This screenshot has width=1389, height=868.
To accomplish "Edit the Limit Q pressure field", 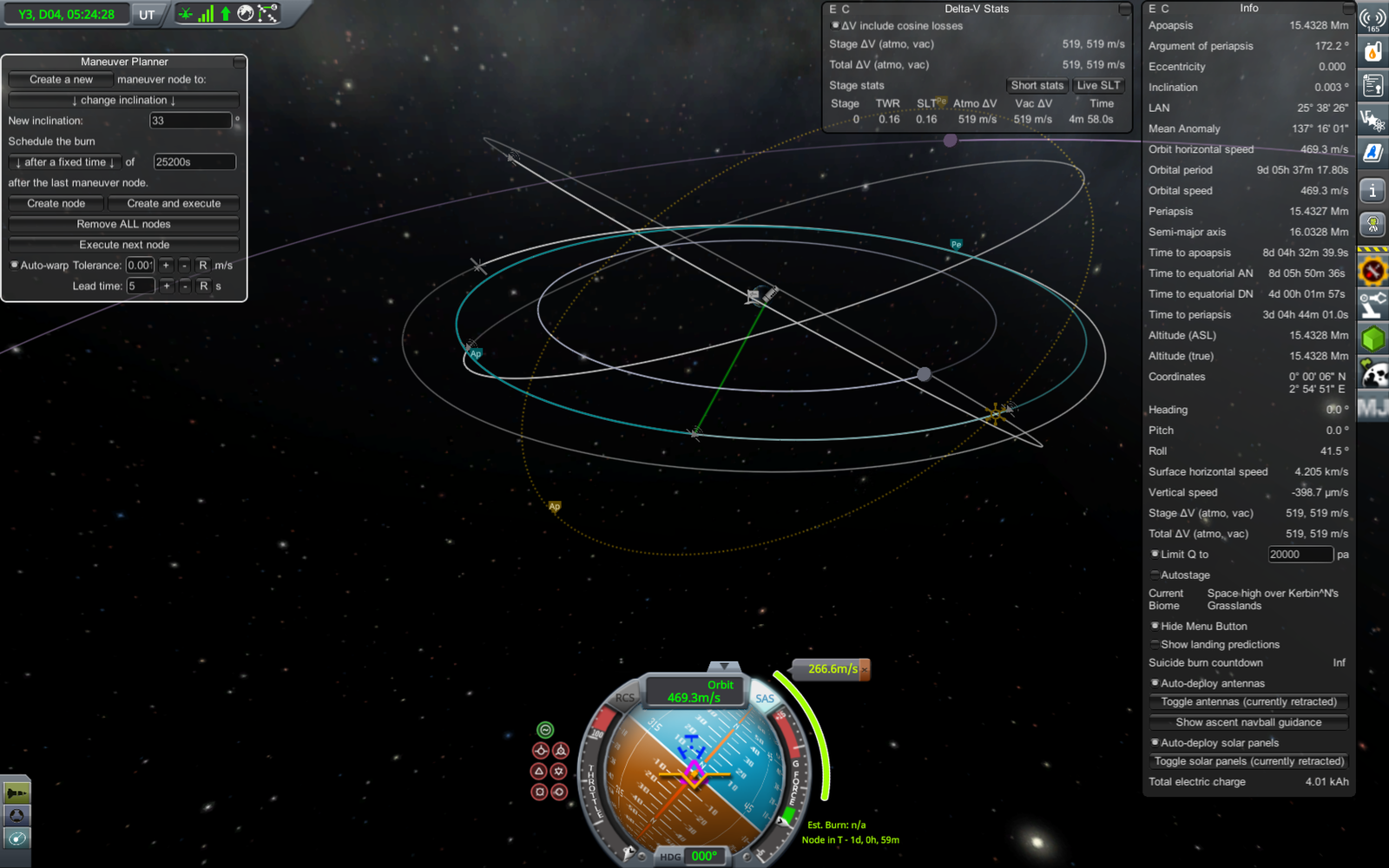I will tap(1300, 555).
